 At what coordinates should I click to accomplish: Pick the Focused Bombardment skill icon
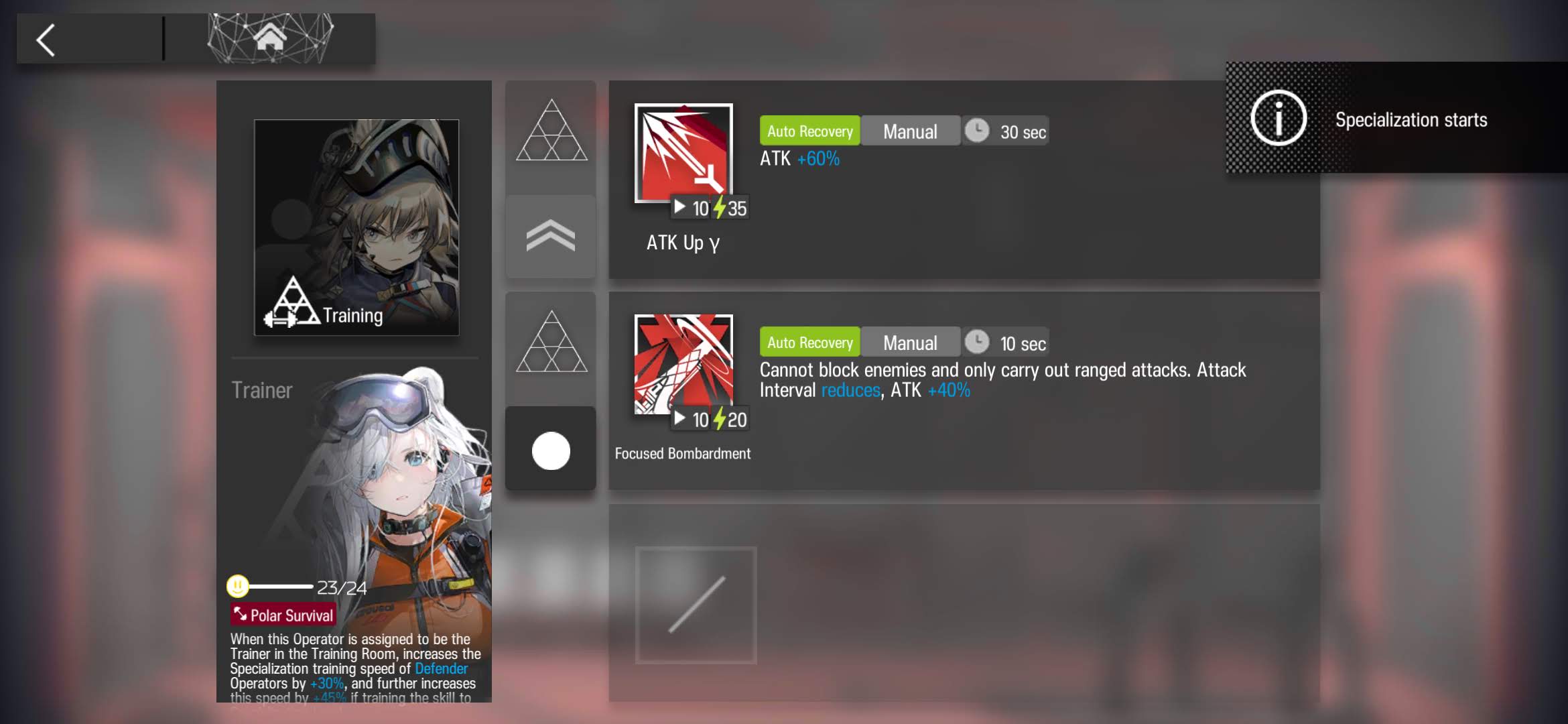coord(683,364)
